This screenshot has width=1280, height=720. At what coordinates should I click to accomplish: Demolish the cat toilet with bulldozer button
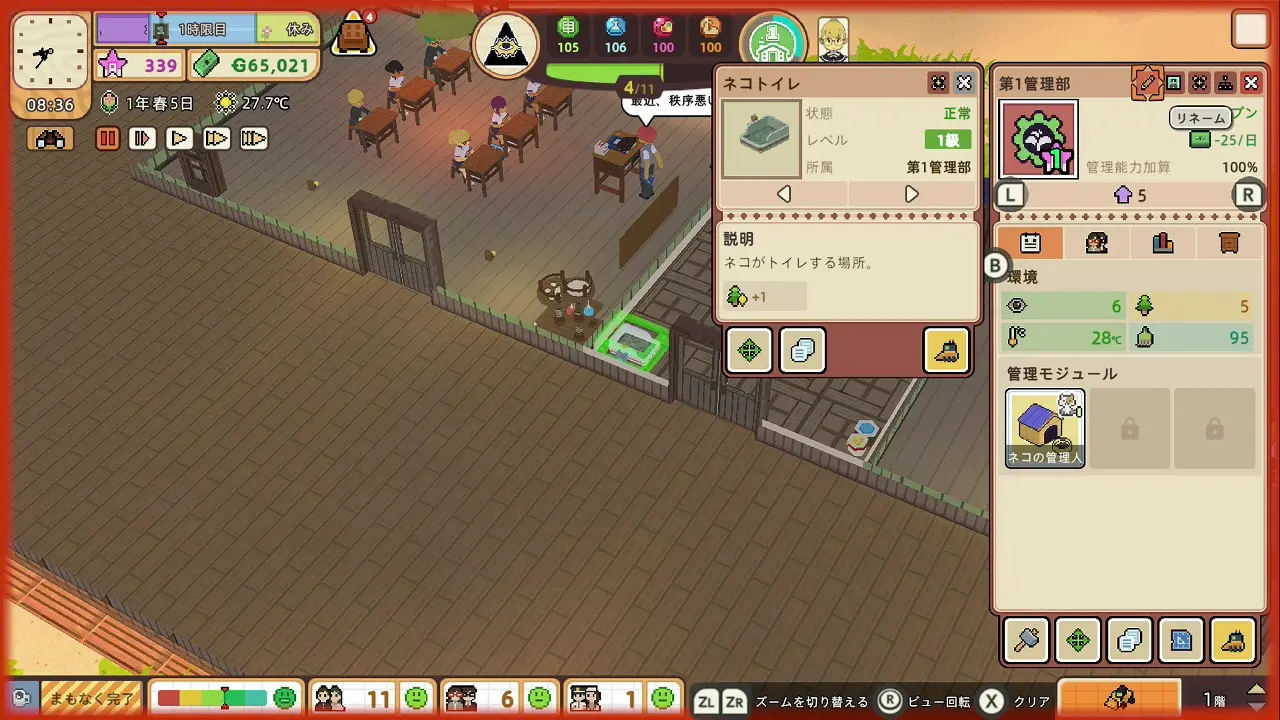tap(946, 350)
